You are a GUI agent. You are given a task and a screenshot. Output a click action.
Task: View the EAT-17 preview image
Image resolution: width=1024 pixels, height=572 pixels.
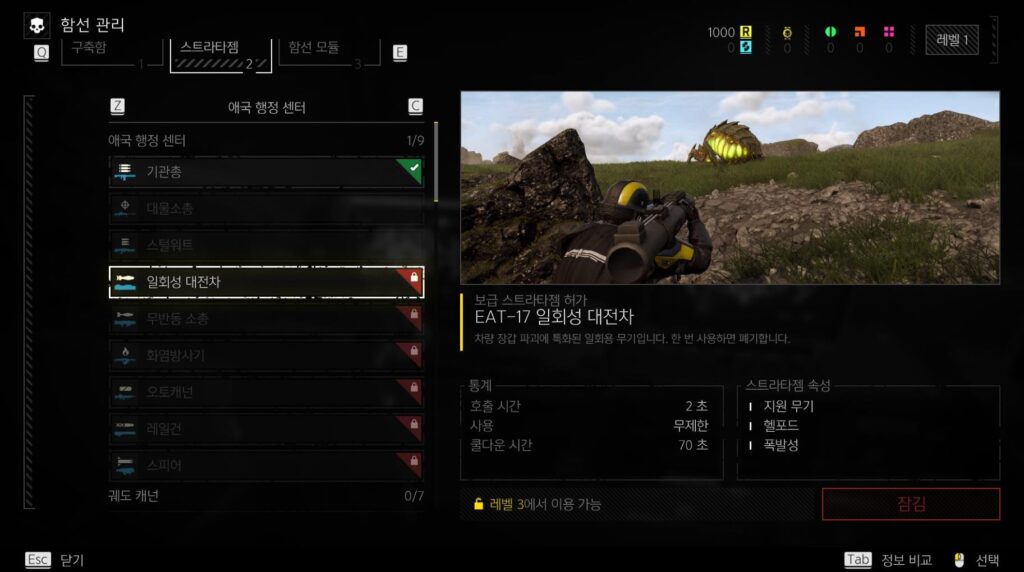tap(729, 188)
